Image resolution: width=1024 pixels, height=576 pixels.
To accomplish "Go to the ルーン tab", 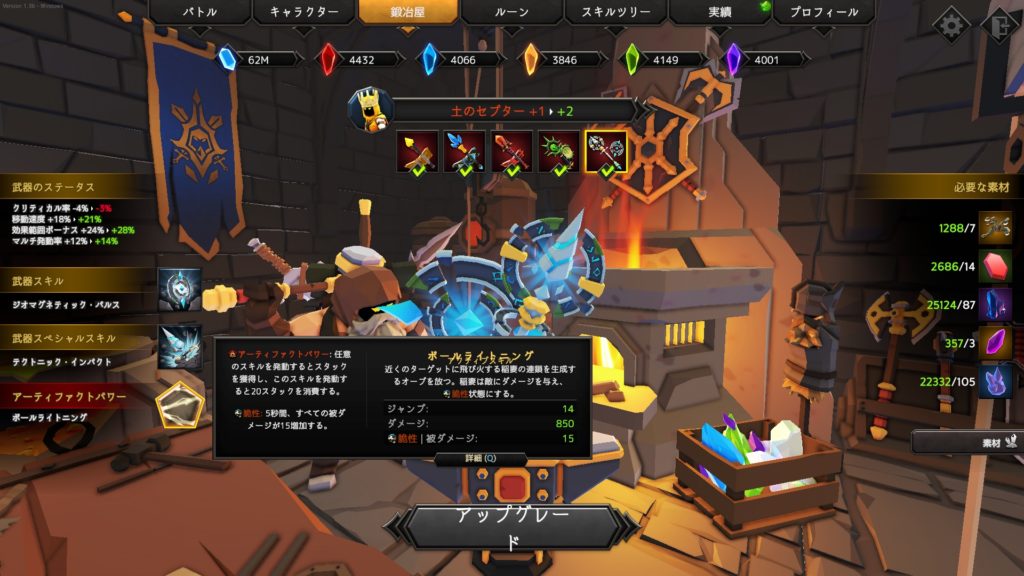I will tap(513, 13).
